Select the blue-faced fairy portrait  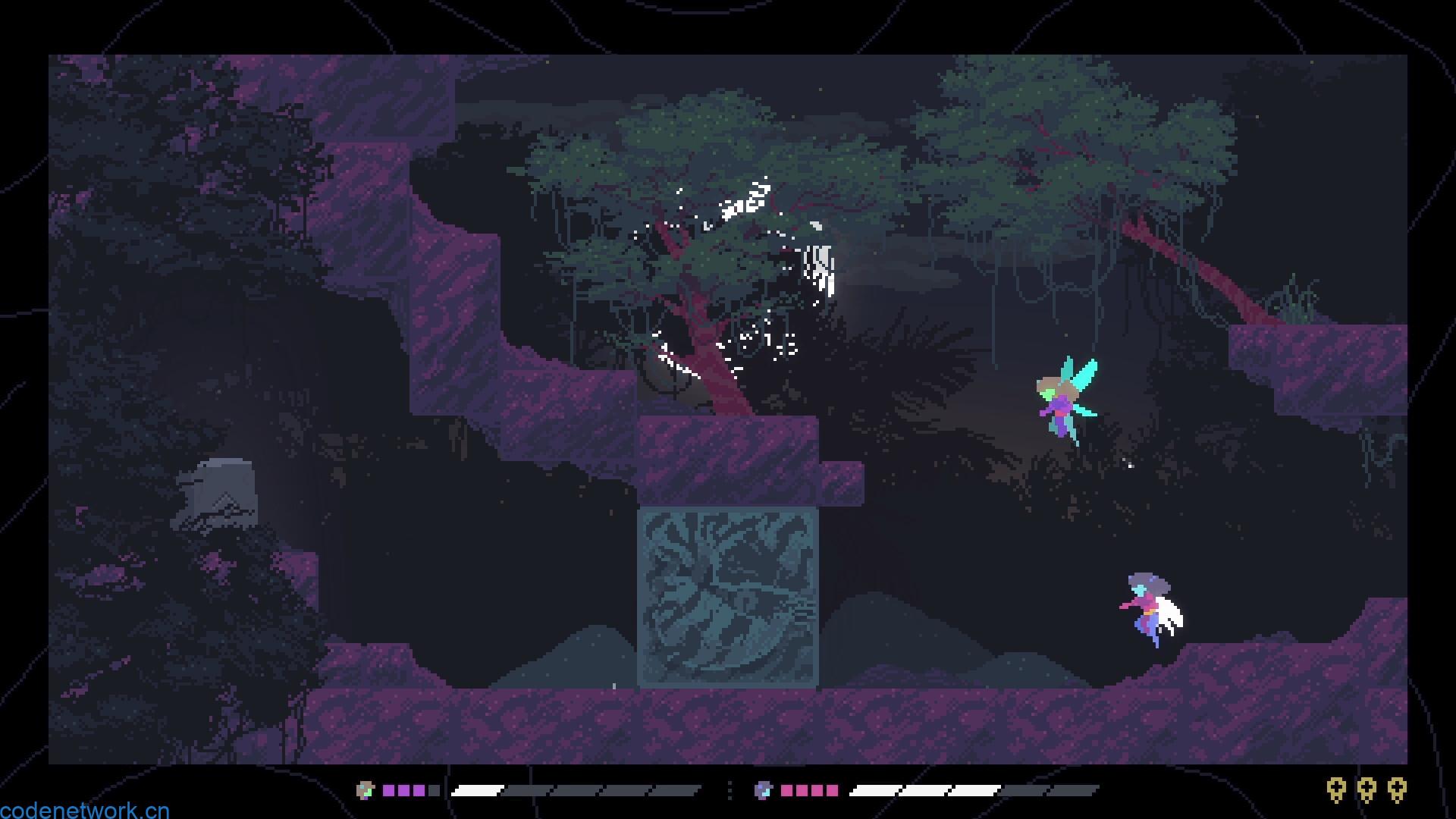762,790
